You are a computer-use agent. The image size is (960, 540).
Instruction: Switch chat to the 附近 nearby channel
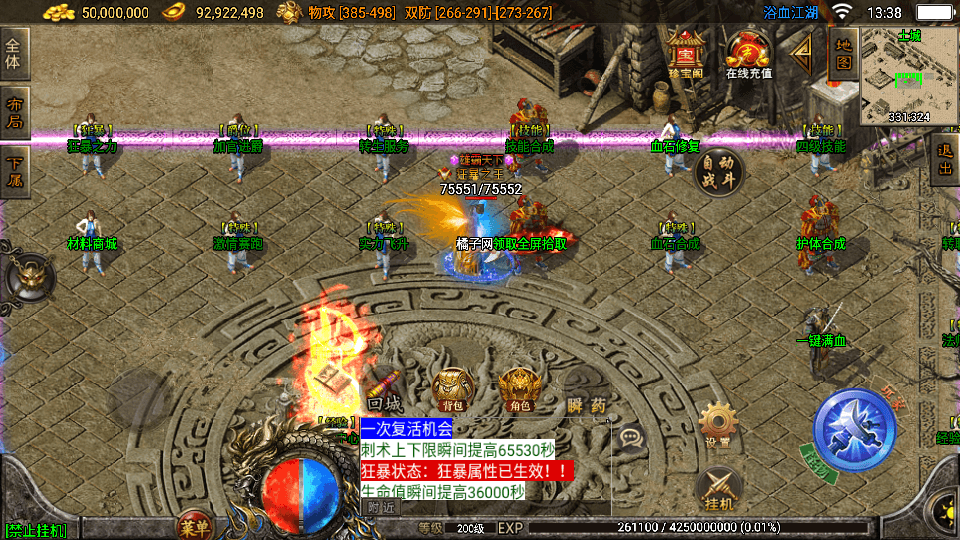381,507
